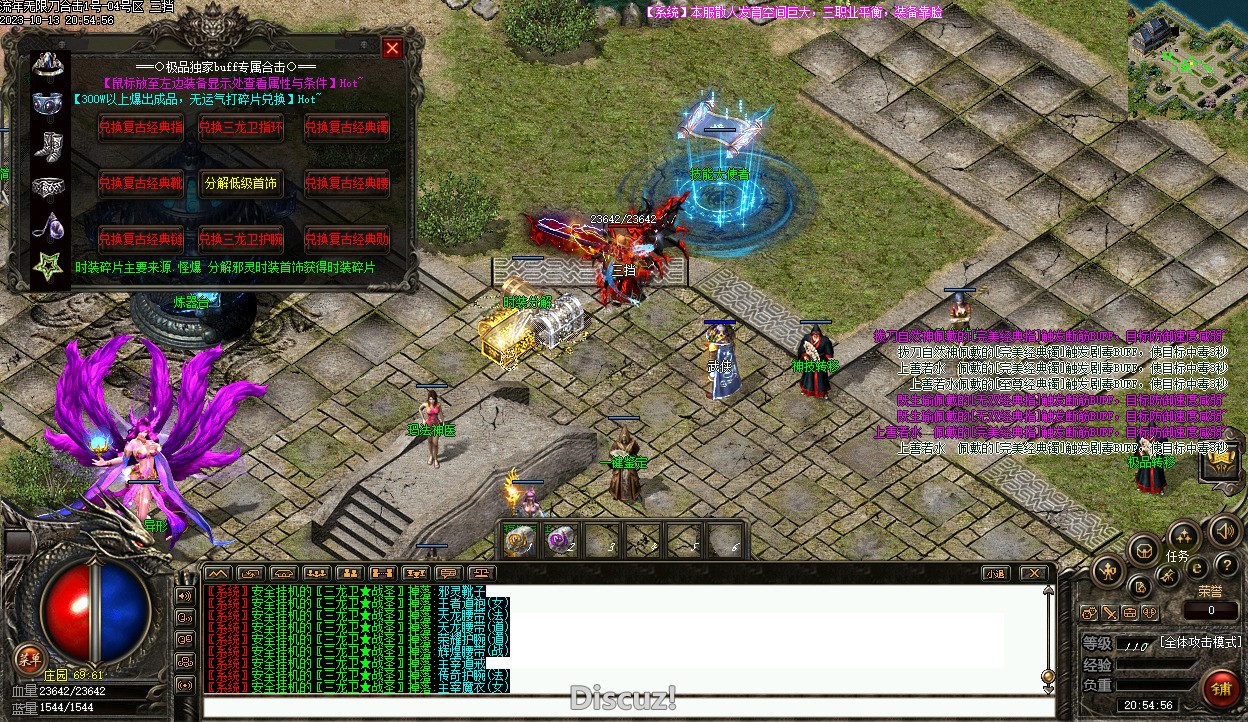Open the character figure round button
Viewport: 1248px width, 722px height.
(1108, 571)
